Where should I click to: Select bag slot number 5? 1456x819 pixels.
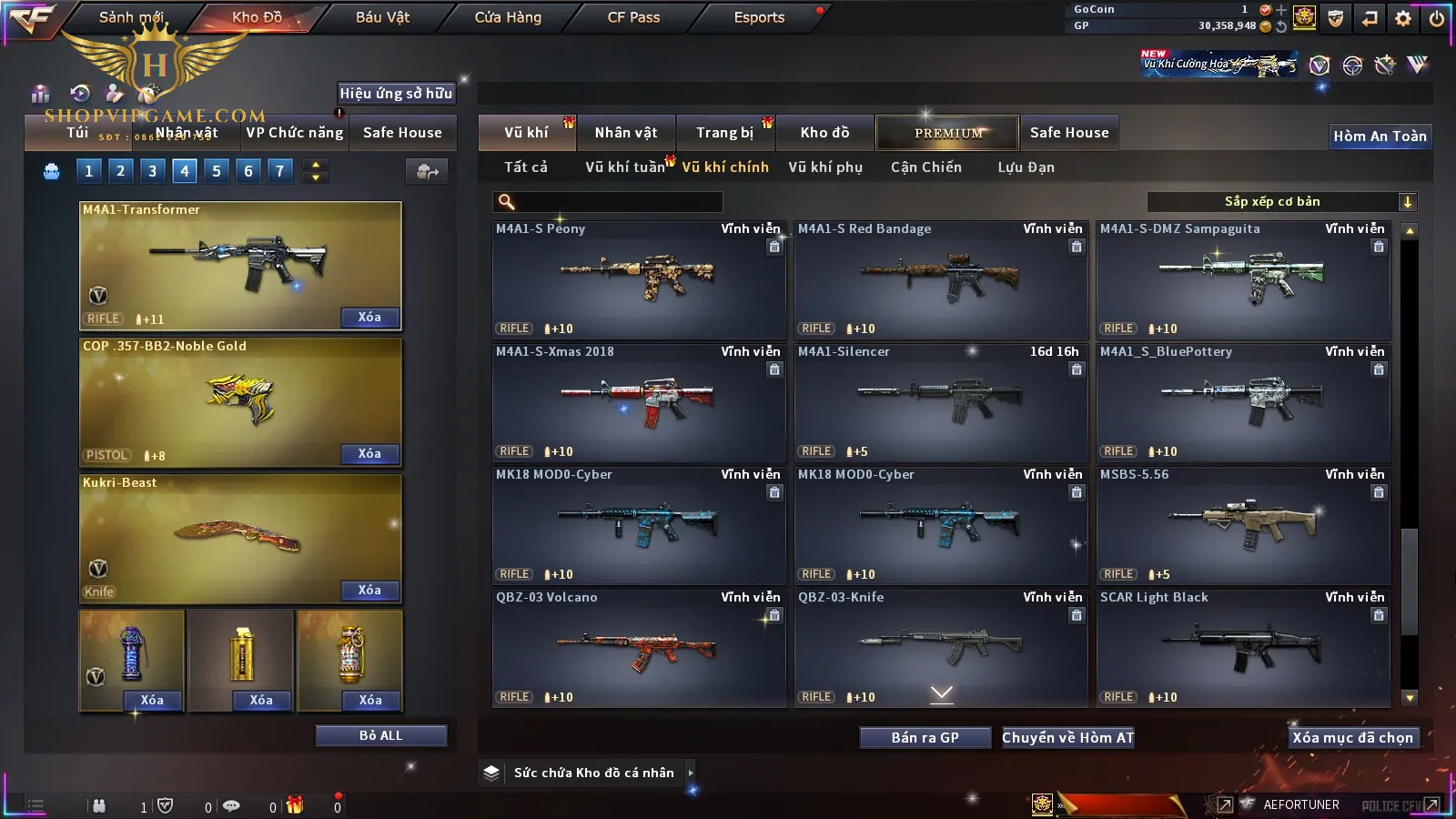pos(217,171)
